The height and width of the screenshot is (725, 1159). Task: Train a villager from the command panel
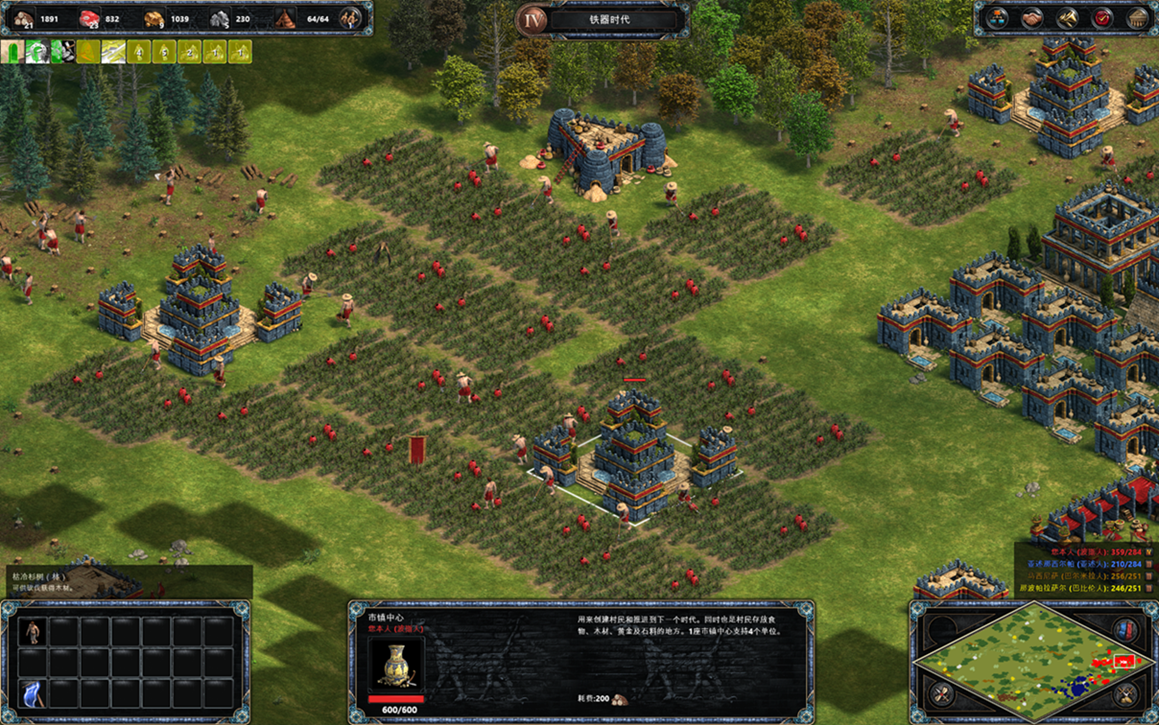click(34, 631)
